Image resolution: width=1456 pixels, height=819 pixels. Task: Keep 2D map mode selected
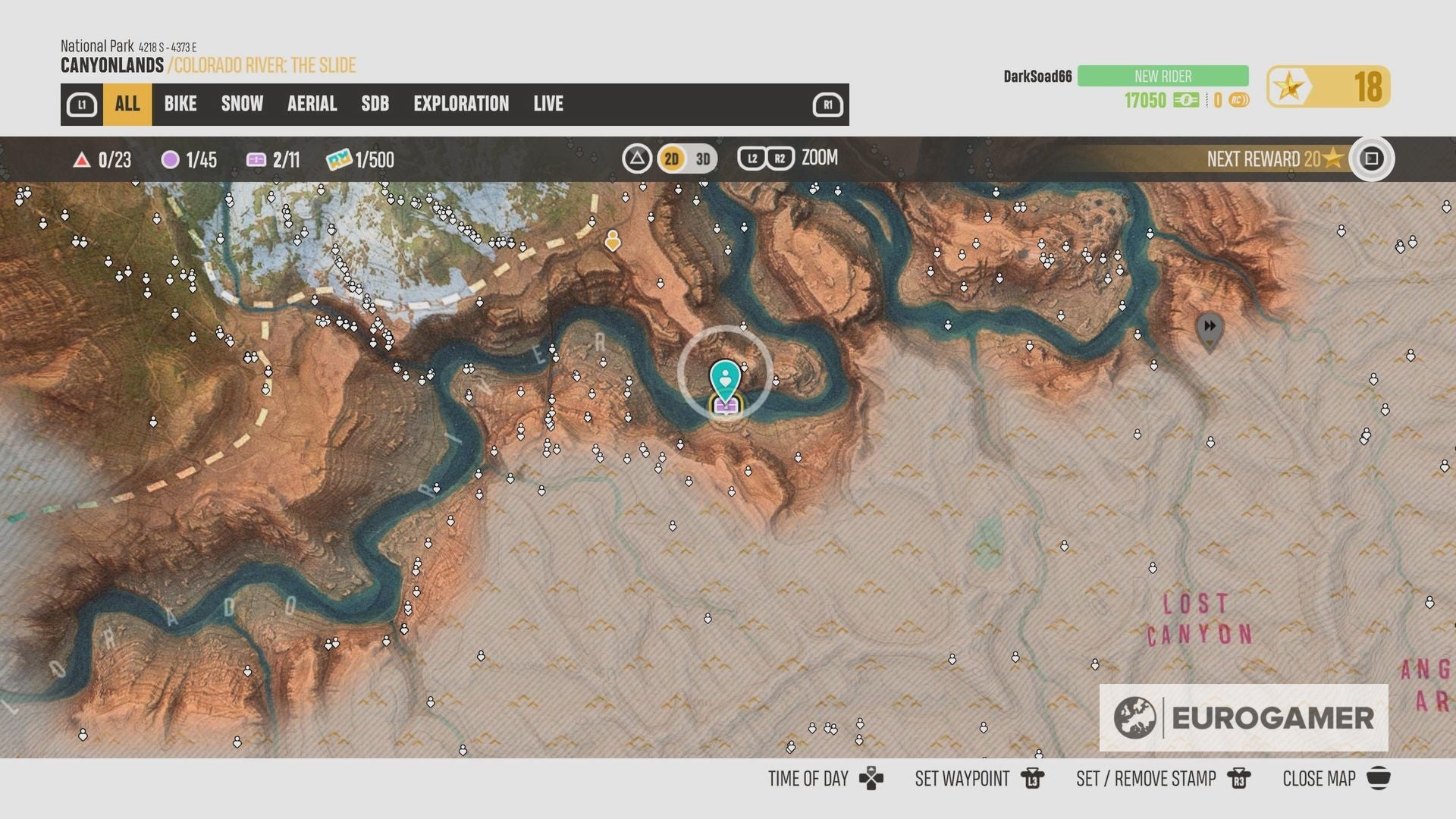coord(670,159)
